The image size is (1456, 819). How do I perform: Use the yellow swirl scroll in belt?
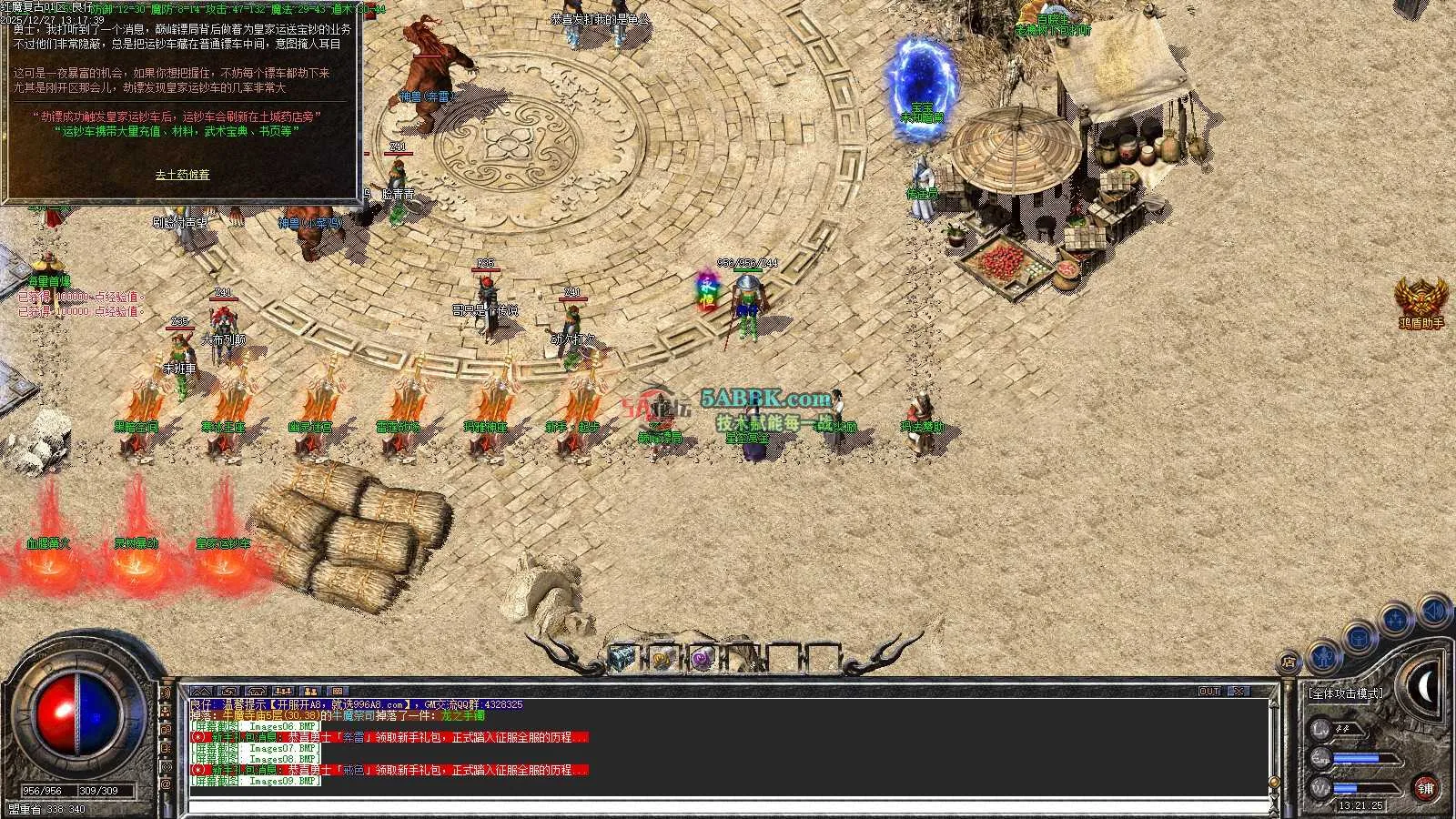(x=662, y=659)
